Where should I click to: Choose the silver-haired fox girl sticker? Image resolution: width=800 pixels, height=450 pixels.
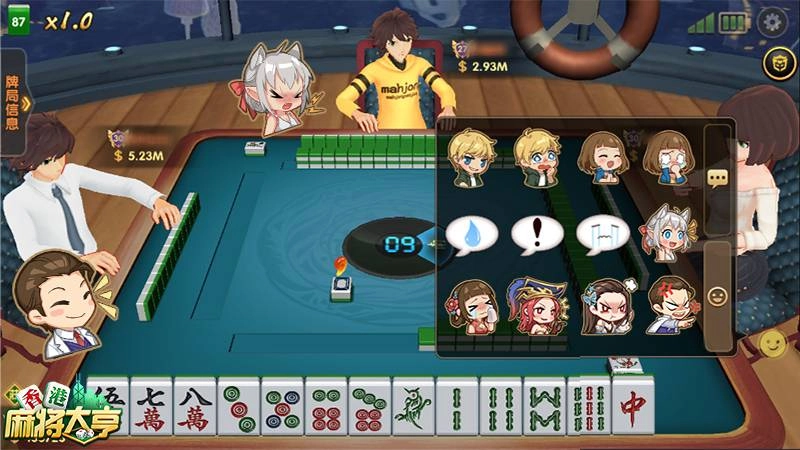tap(669, 234)
